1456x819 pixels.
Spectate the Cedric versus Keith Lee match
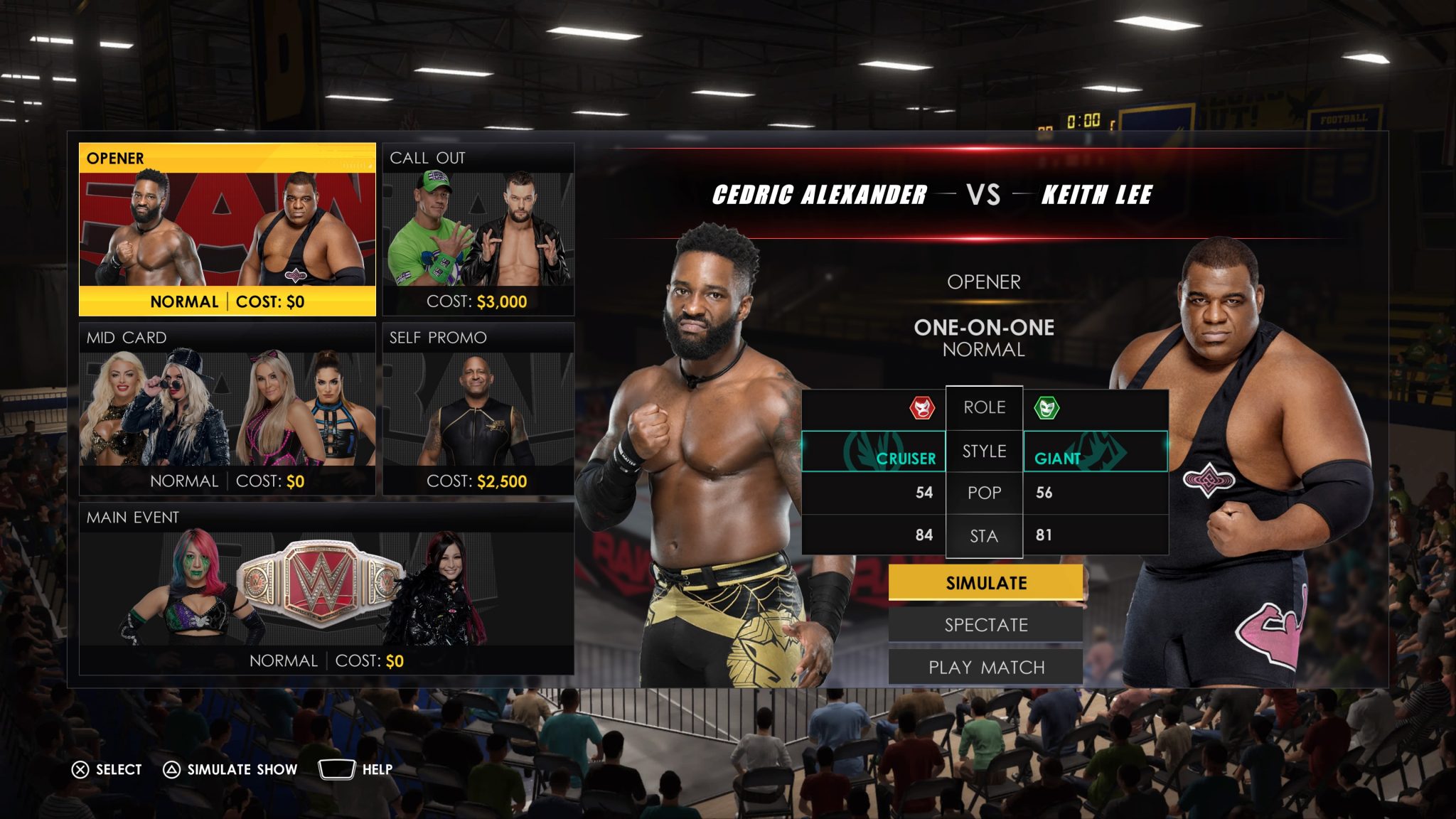click(986, 623)
